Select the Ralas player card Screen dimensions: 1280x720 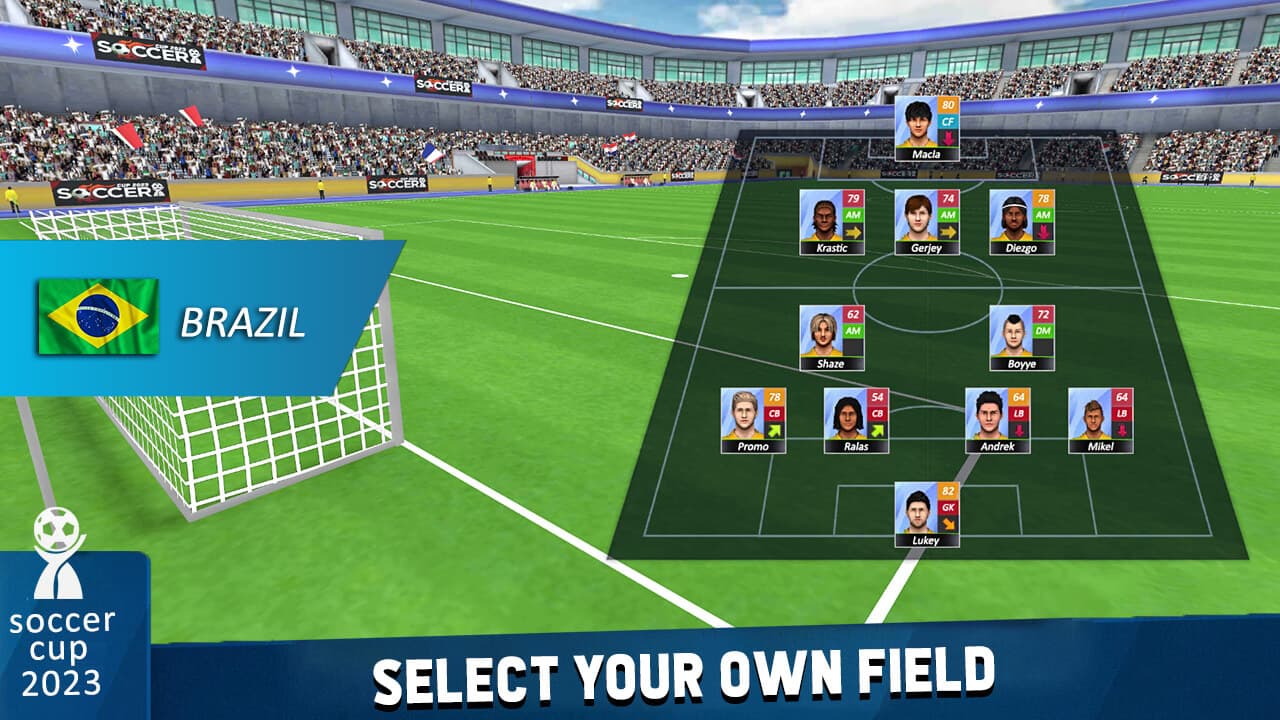click(x=856, y=420)
